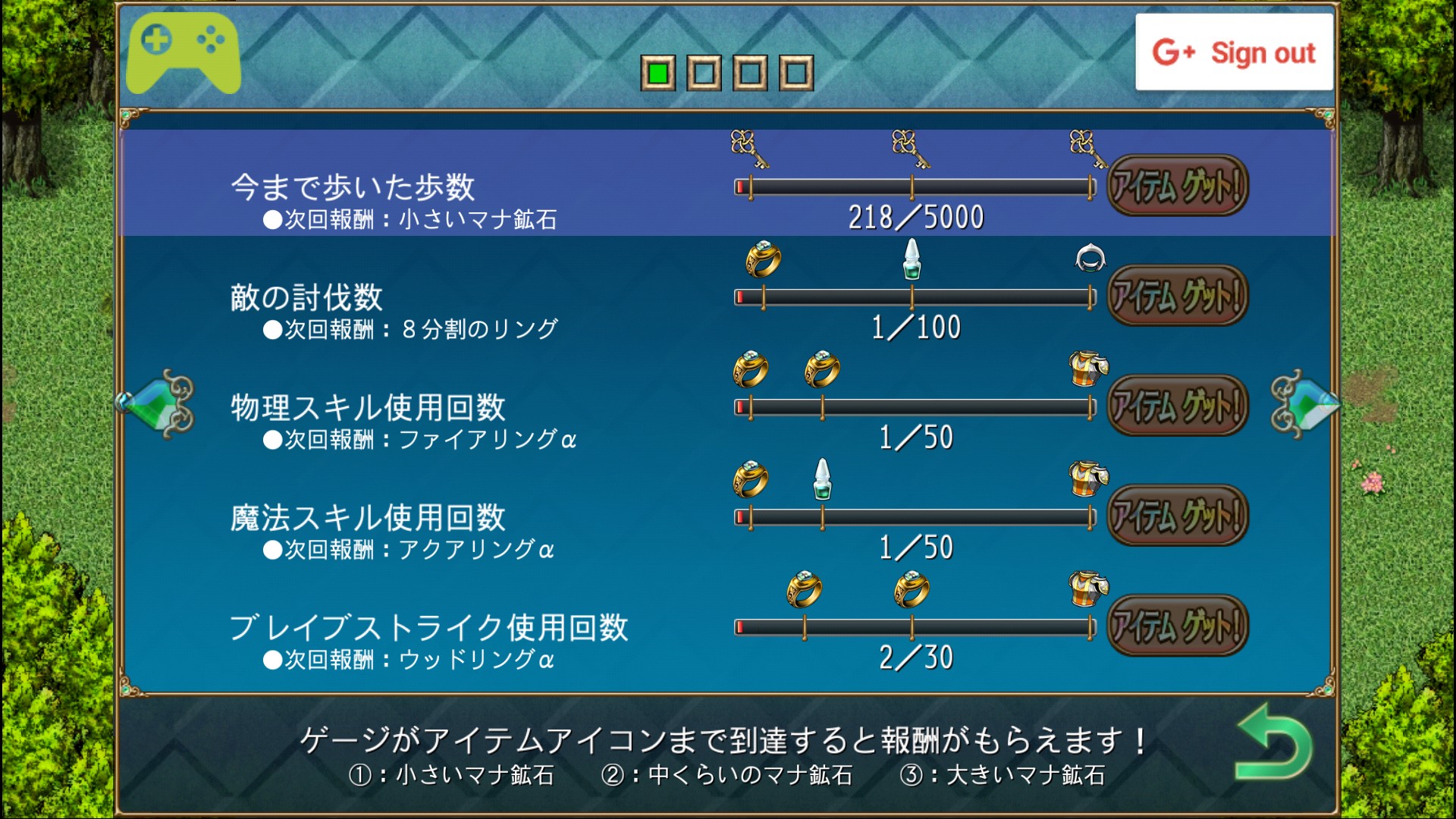
Task: Click the G+ Sign out button
Action: point(1234,52)
